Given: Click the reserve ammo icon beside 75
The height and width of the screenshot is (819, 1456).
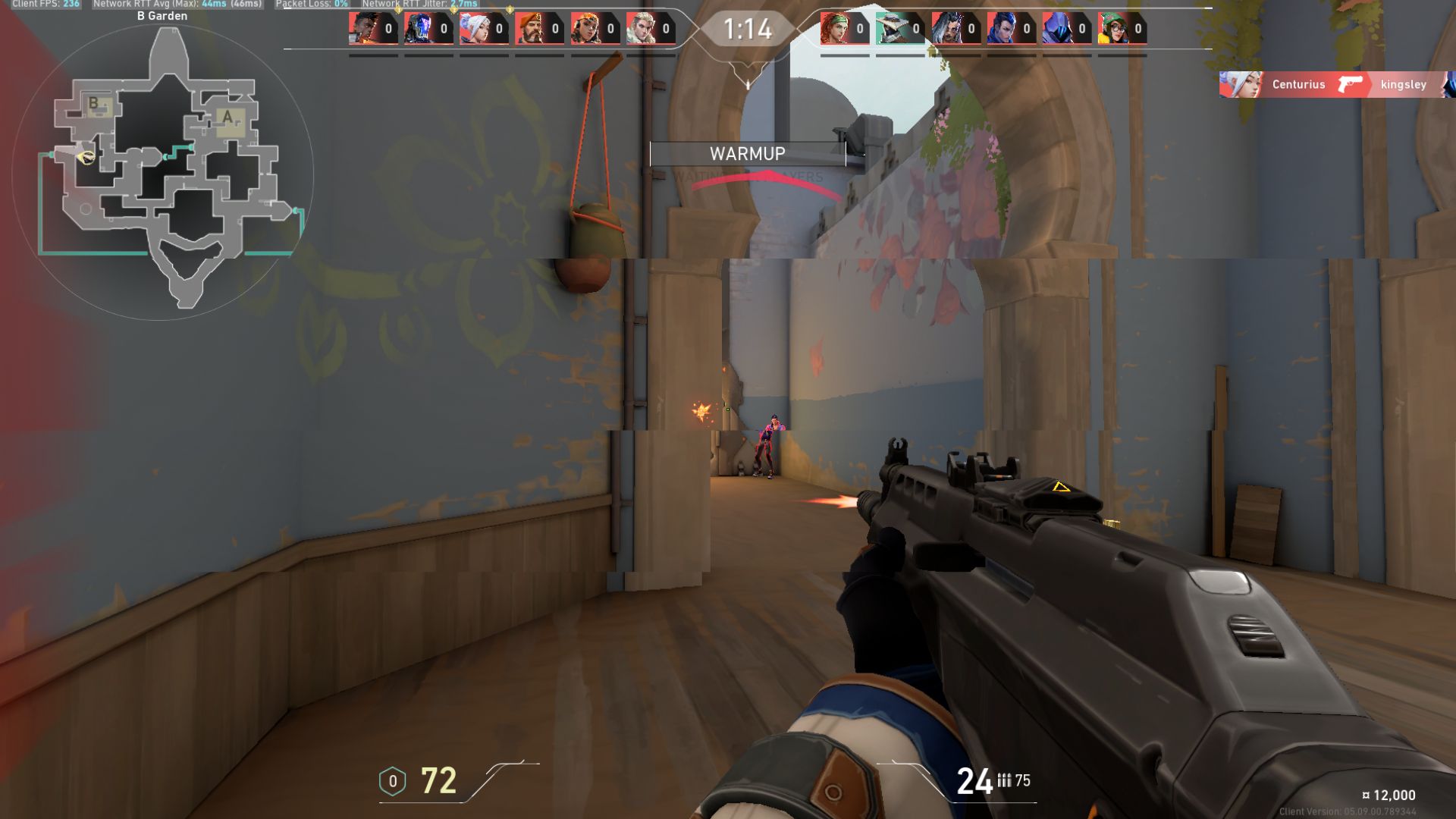Looking at the screenshot, I should pos(1005,781).
